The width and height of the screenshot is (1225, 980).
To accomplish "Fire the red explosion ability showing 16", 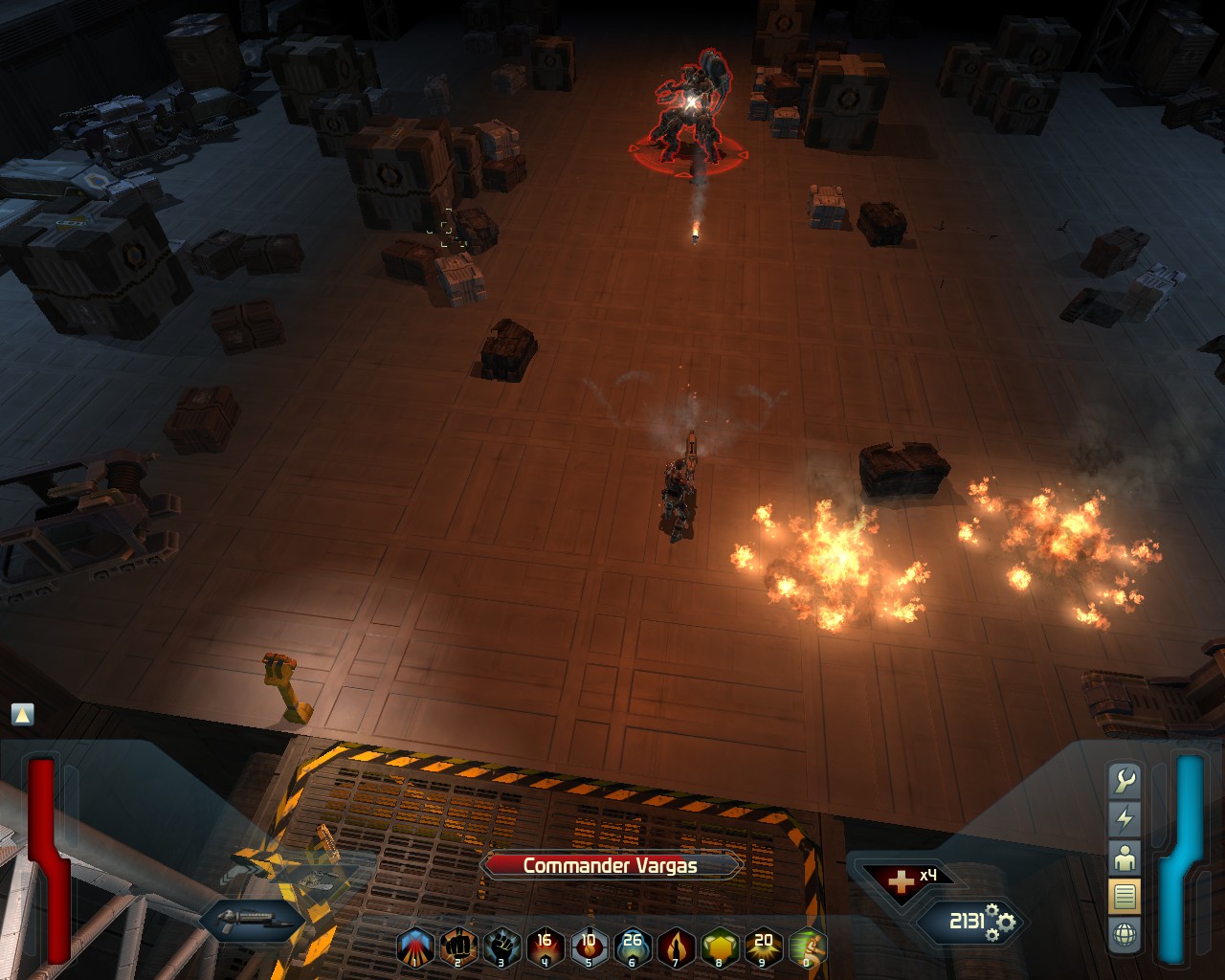I will tap(546, 947).
